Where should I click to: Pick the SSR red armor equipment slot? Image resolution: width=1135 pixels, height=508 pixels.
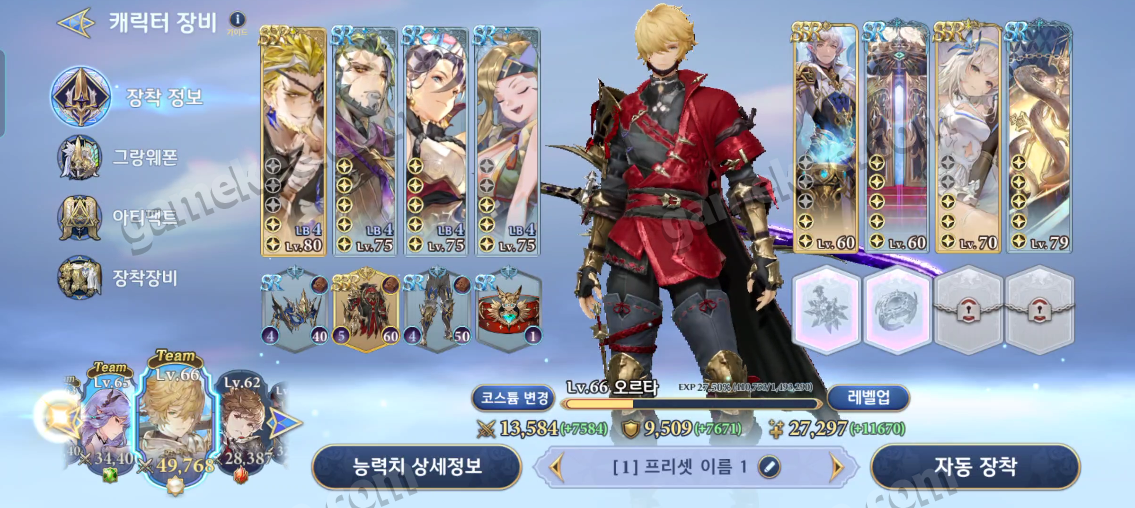[365, 311]
